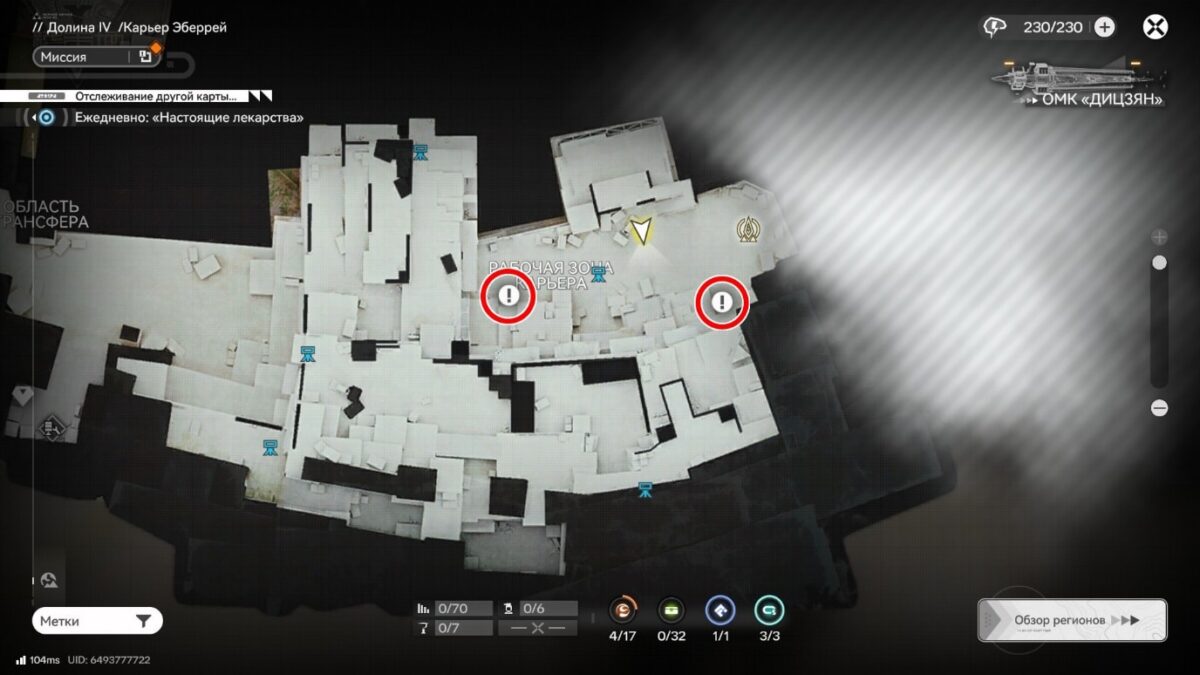Click the golden teleport point marker

(745, 231)
